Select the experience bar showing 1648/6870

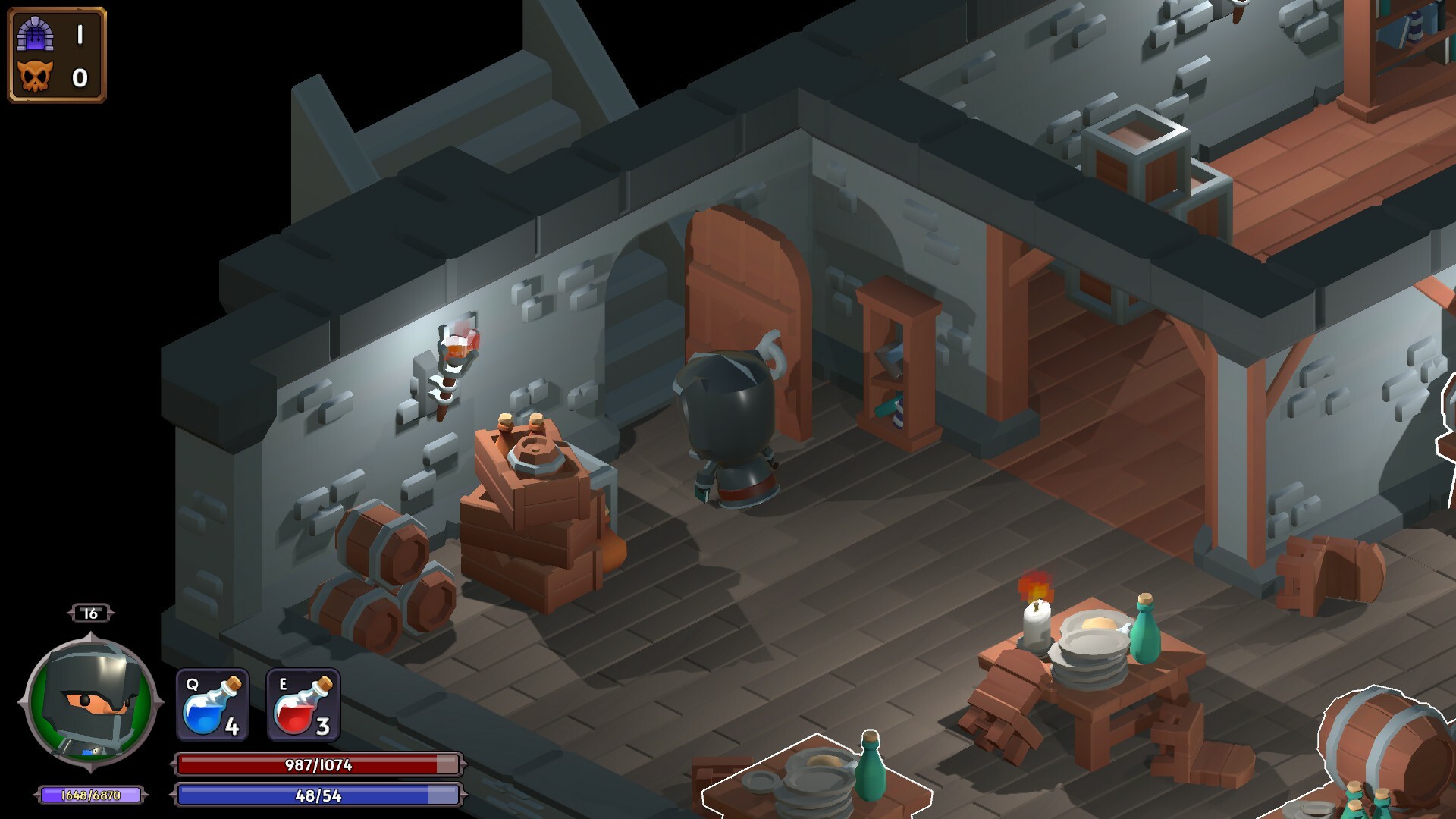pos(91,794)
